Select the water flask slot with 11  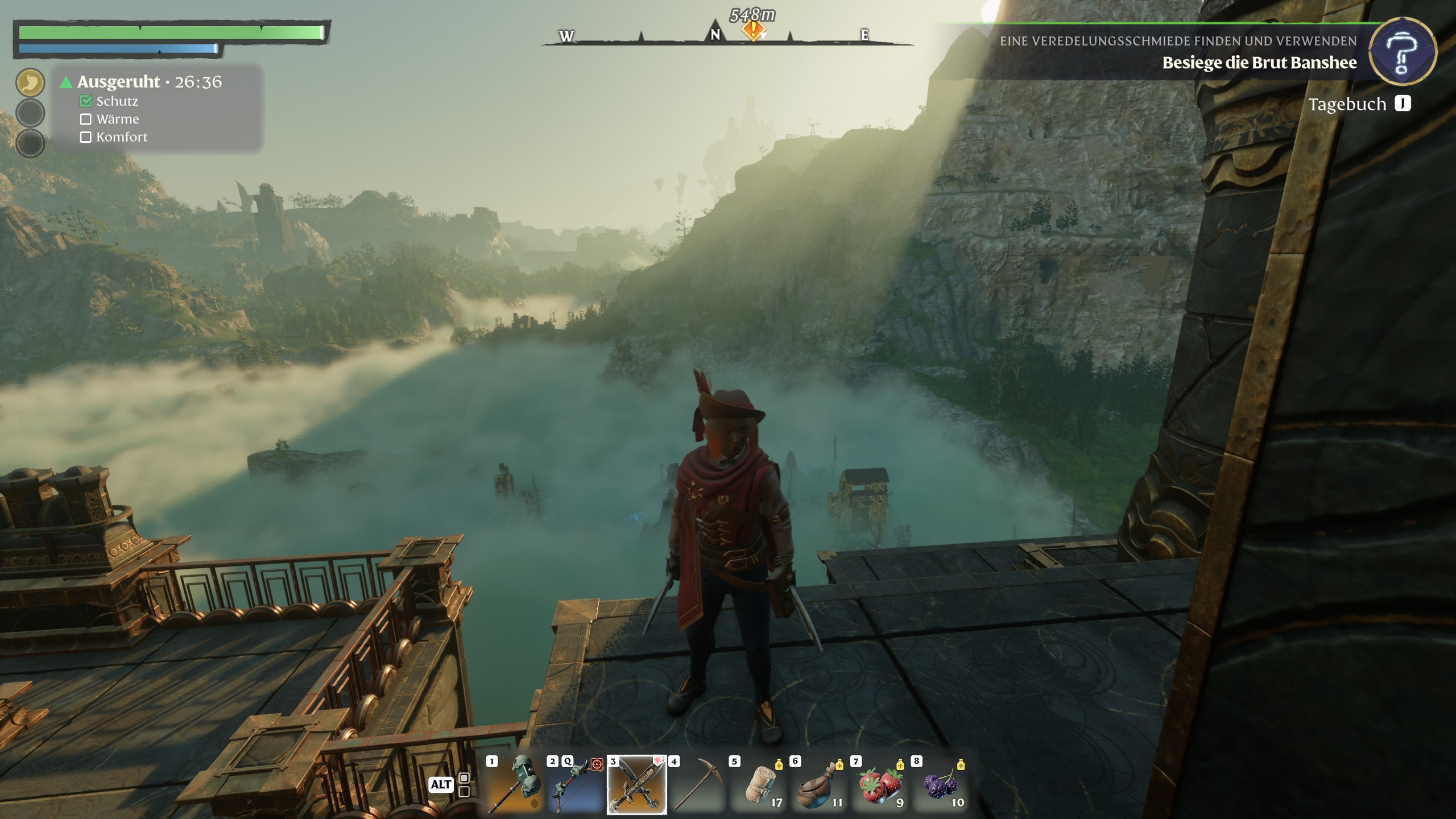coord(820,785)
